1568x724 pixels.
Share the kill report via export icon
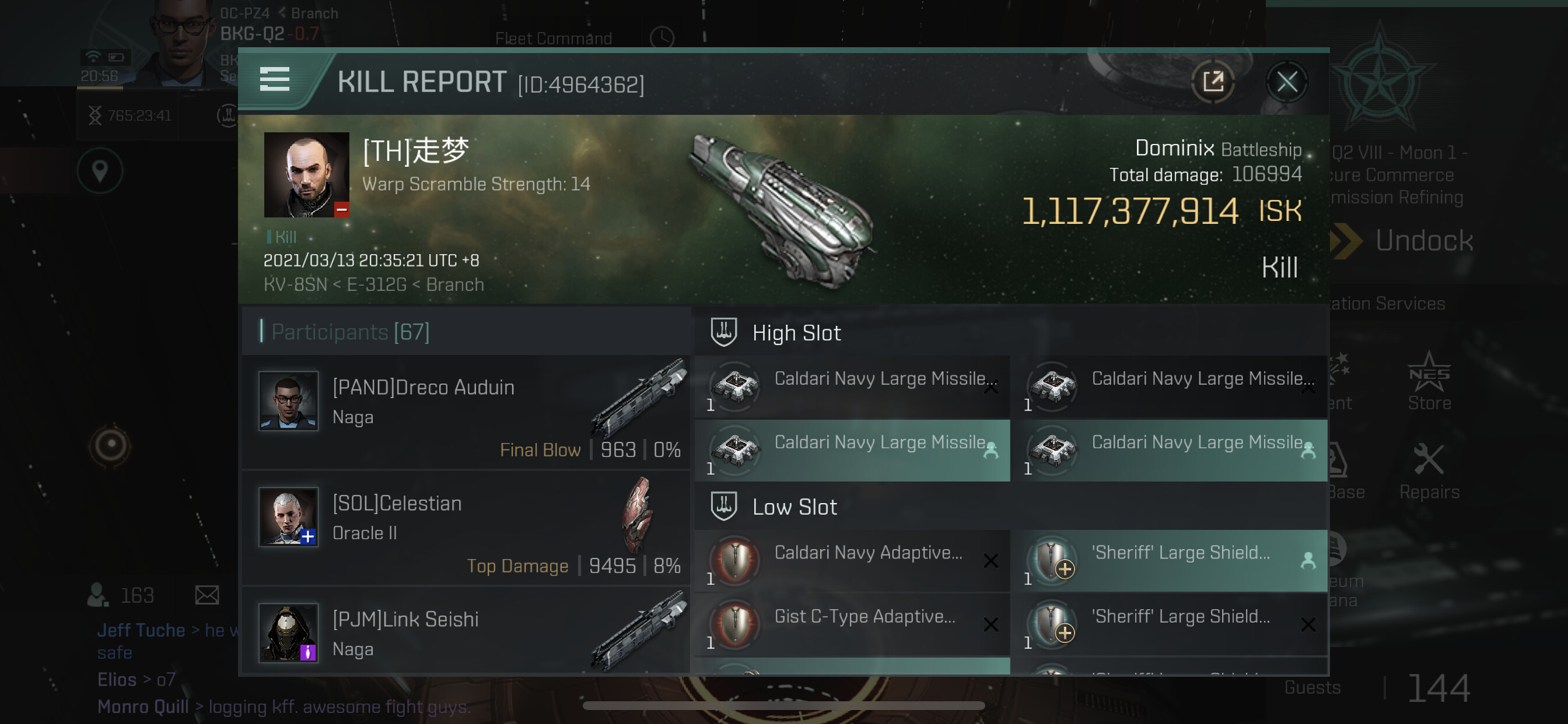(1213, 82)
